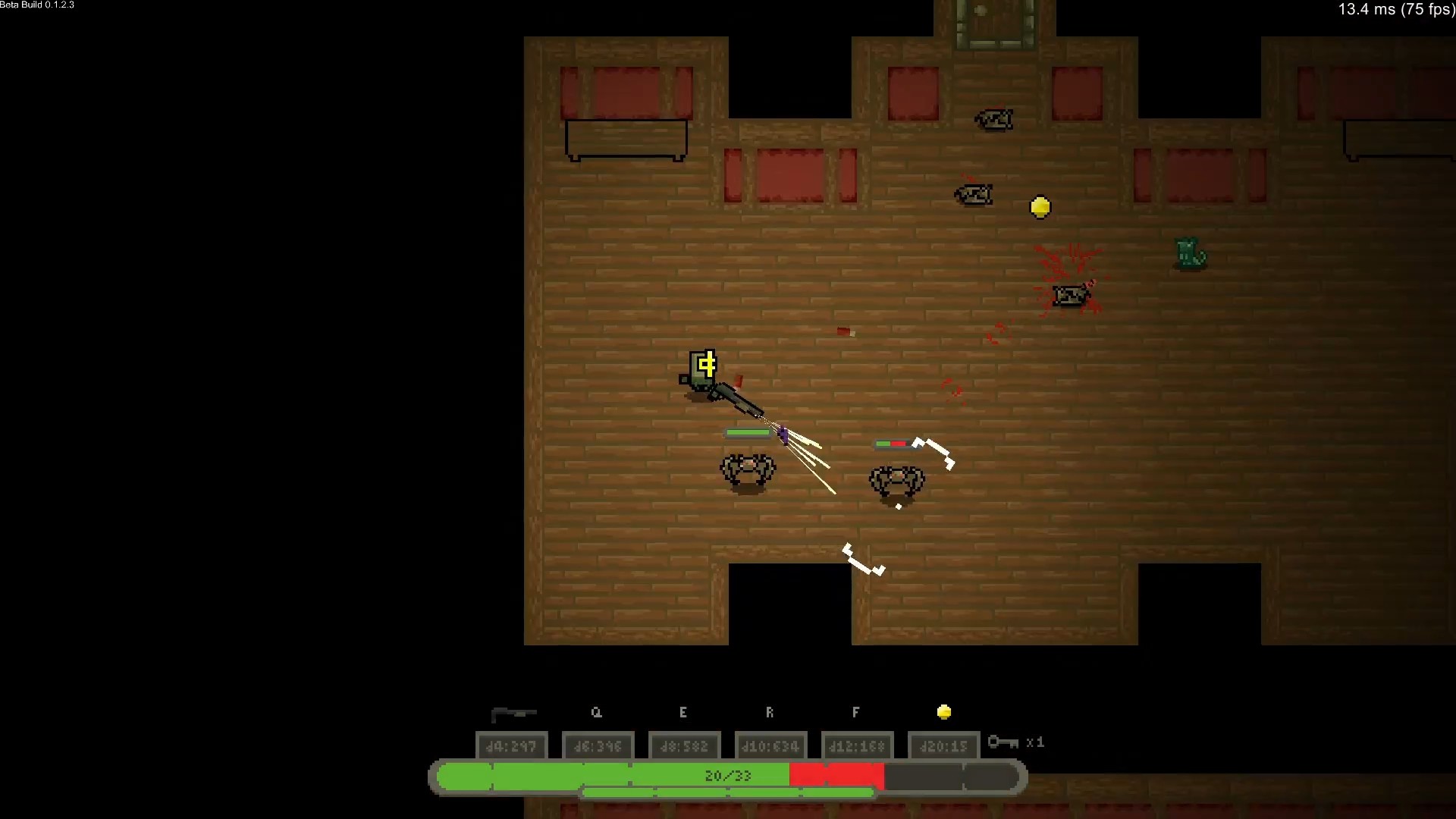1456x819 pixels.
Task: Select the R hotbar slot
Action: pos(770,713)
